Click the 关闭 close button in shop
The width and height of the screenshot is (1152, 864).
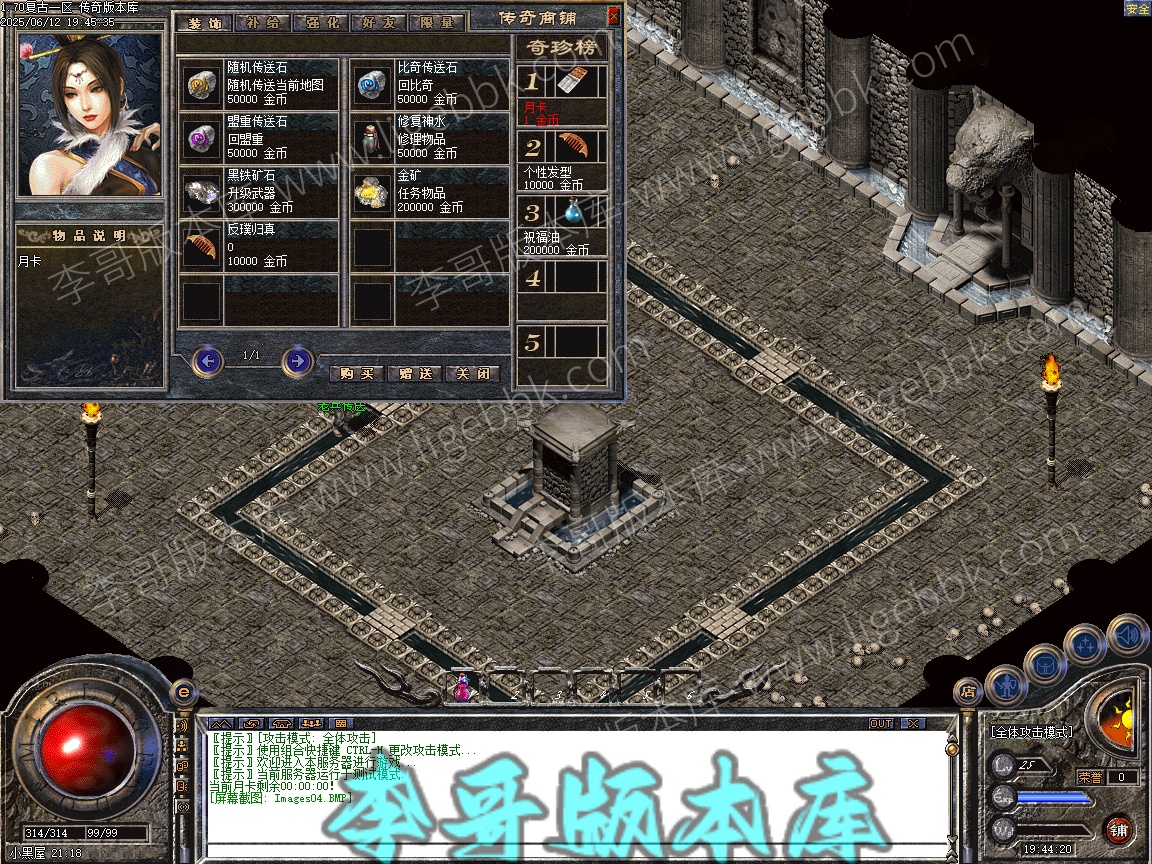coord(472,373)
